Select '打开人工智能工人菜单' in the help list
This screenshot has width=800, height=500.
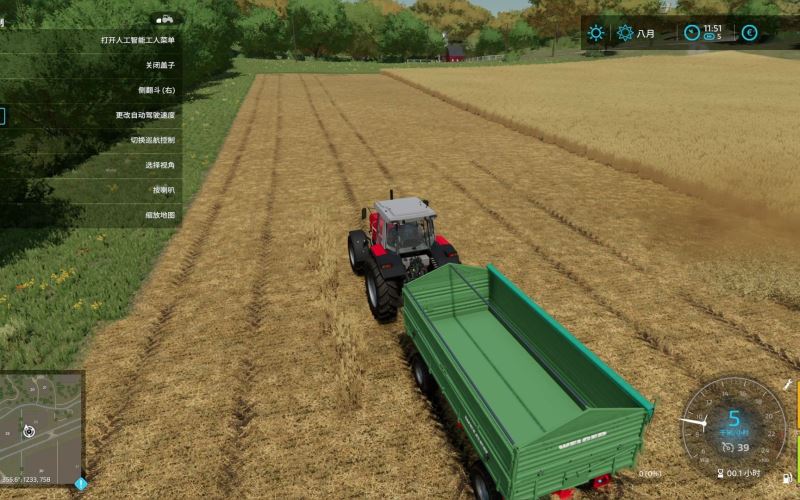point(138,40)
